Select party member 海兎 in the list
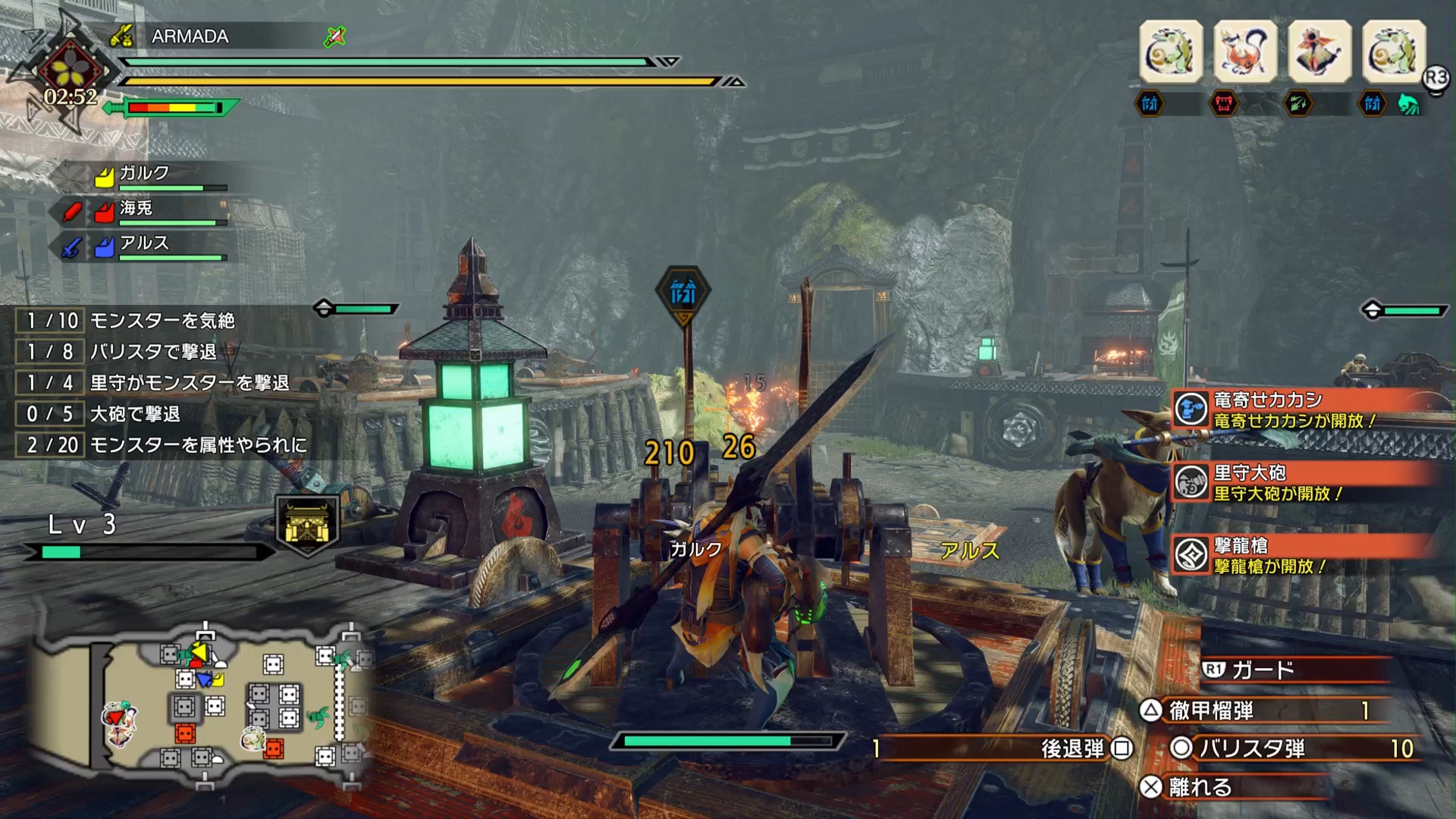 point(136,209)
